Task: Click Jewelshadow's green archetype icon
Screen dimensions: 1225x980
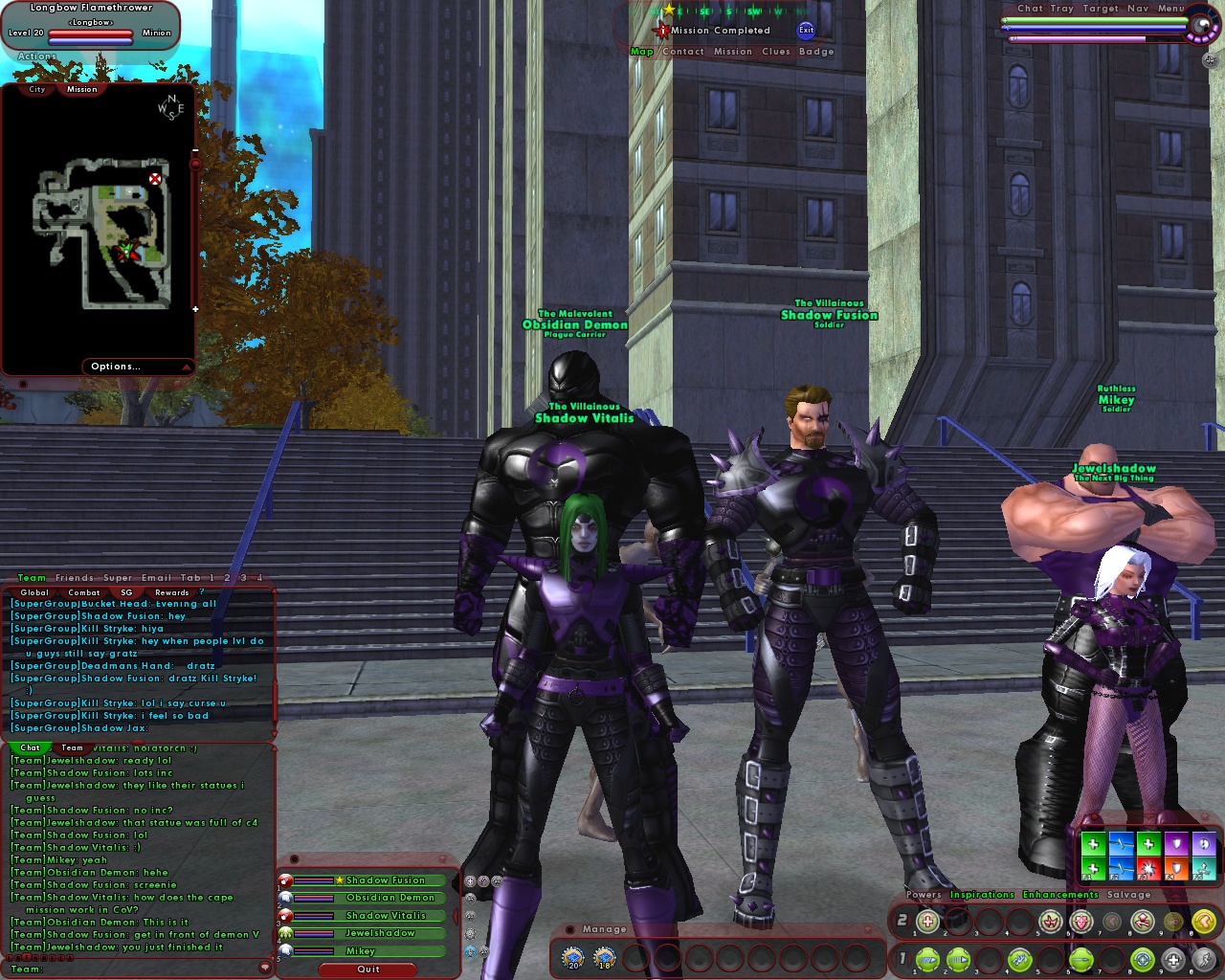Action: click(x=285, y=933)
